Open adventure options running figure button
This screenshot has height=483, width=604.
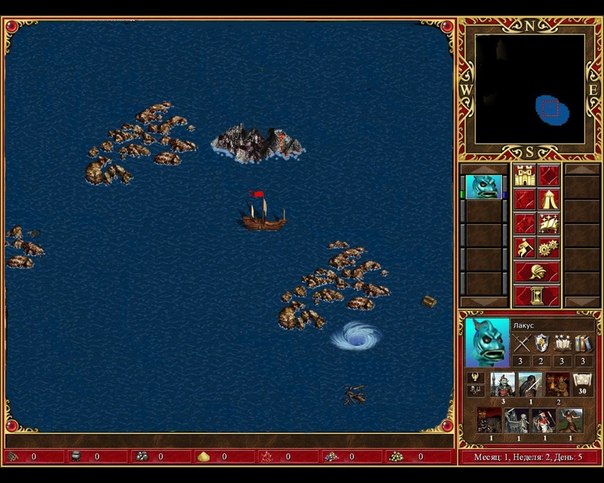(x=525, y=247)
